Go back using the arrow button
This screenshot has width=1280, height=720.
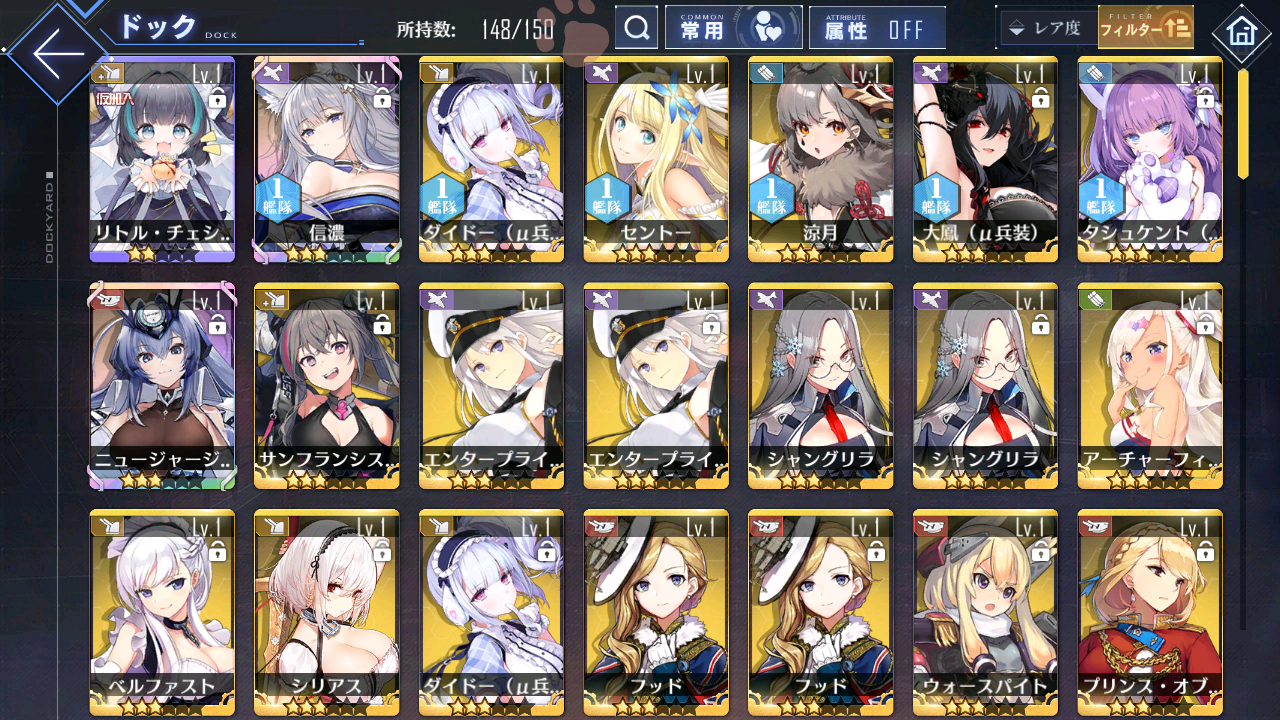58,55
